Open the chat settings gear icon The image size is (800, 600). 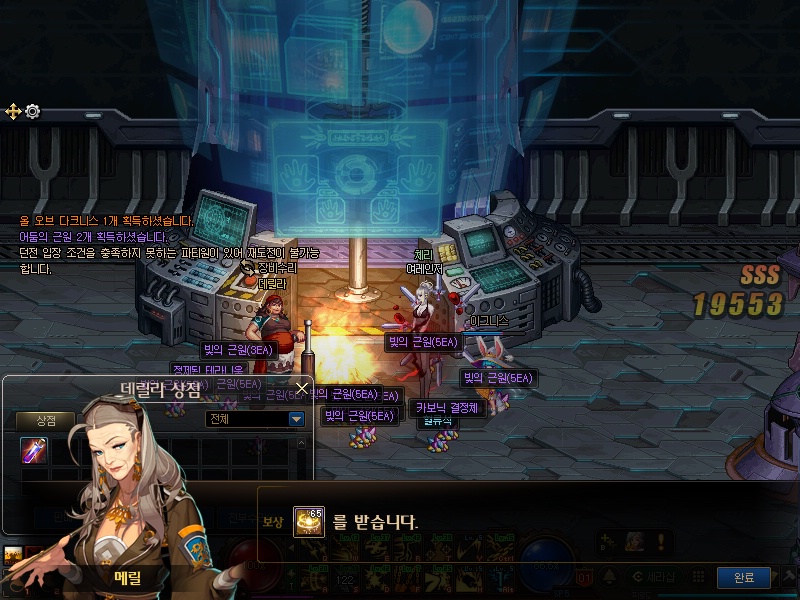pyautogui.click(x=33, y=111)
